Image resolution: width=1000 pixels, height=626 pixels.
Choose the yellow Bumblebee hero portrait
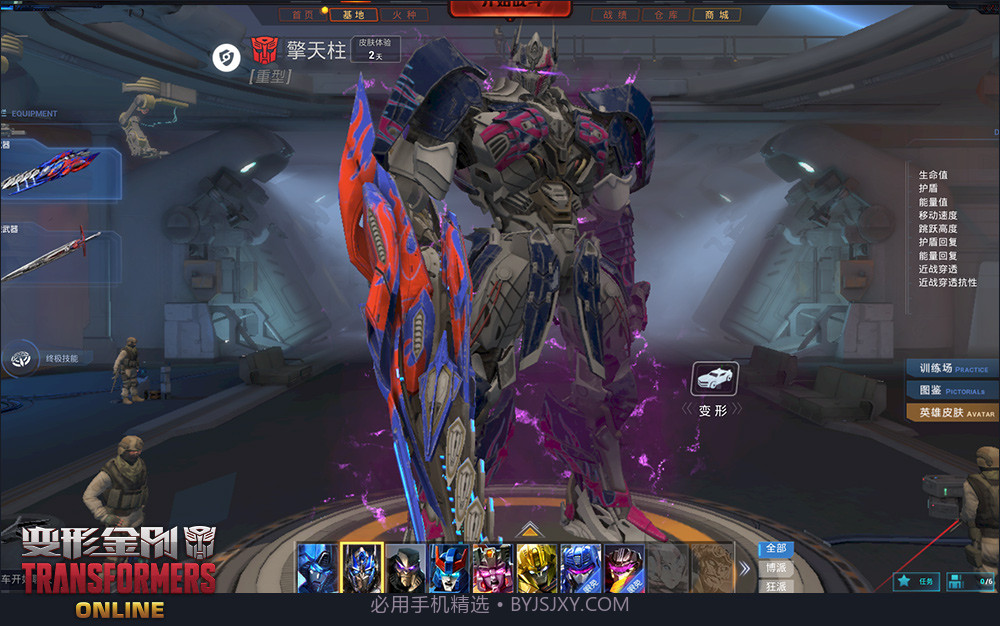pos(537,568)
